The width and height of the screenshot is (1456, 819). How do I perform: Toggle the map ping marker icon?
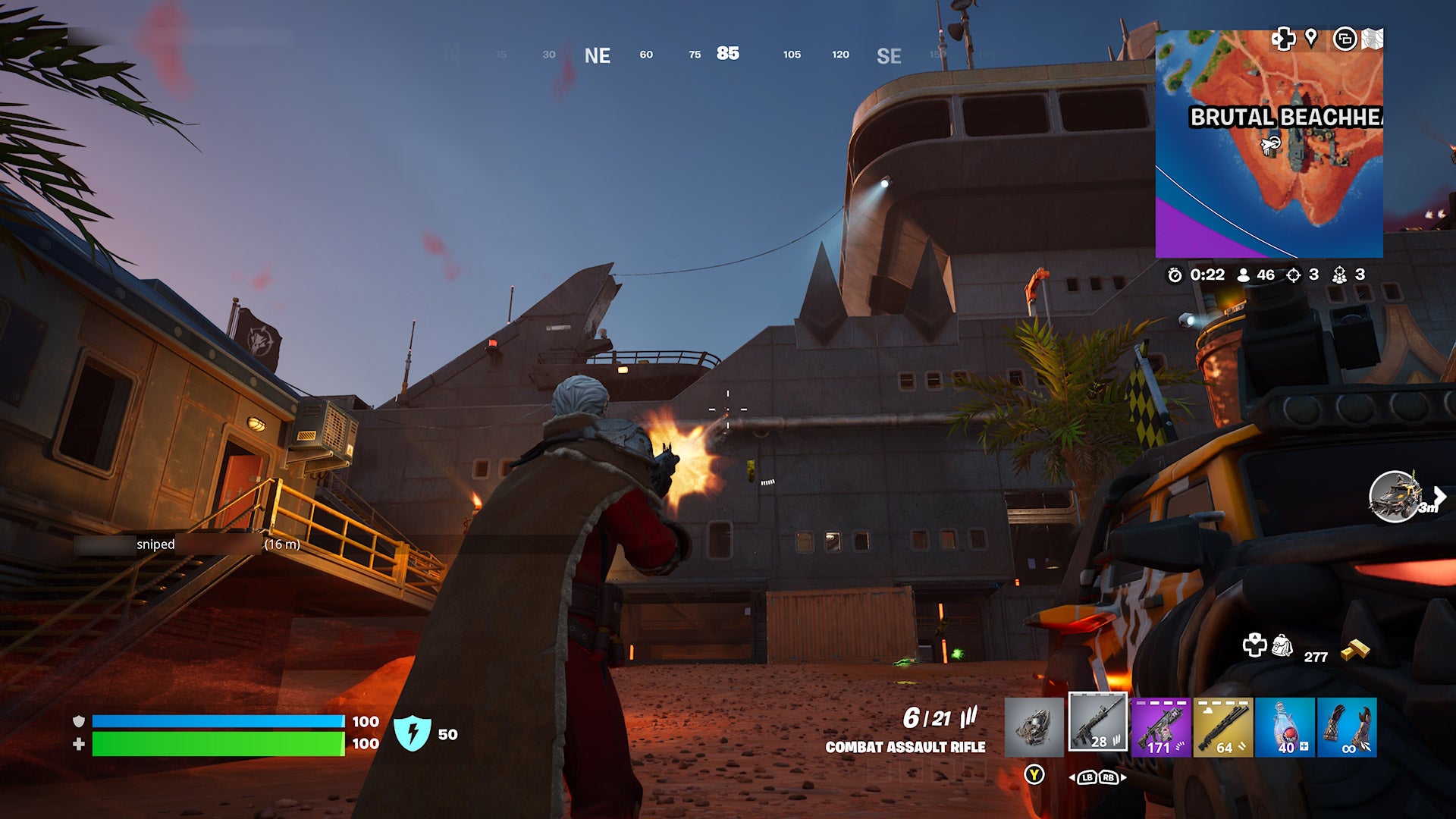[x=1313, y=39]
